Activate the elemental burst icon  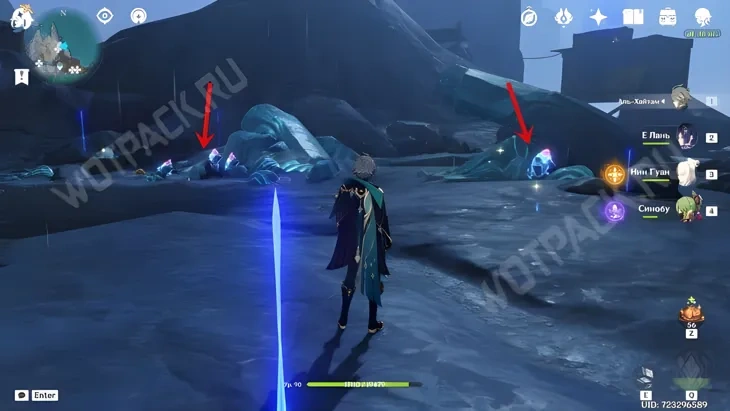[x=692, y=374]
